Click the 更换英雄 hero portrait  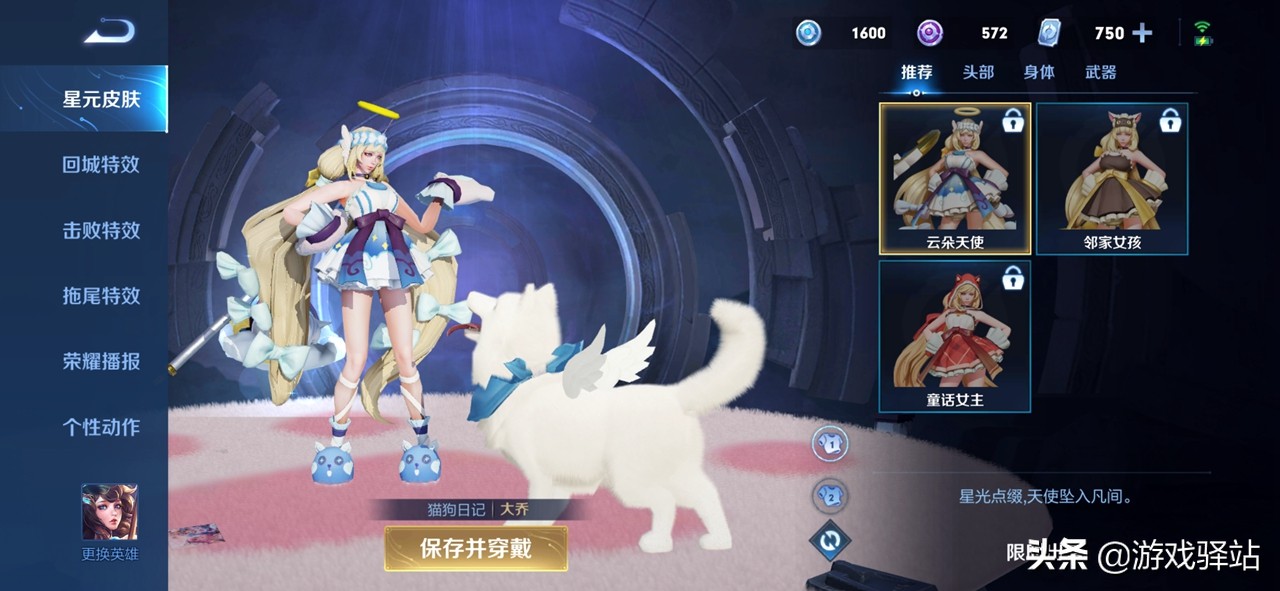110,513
